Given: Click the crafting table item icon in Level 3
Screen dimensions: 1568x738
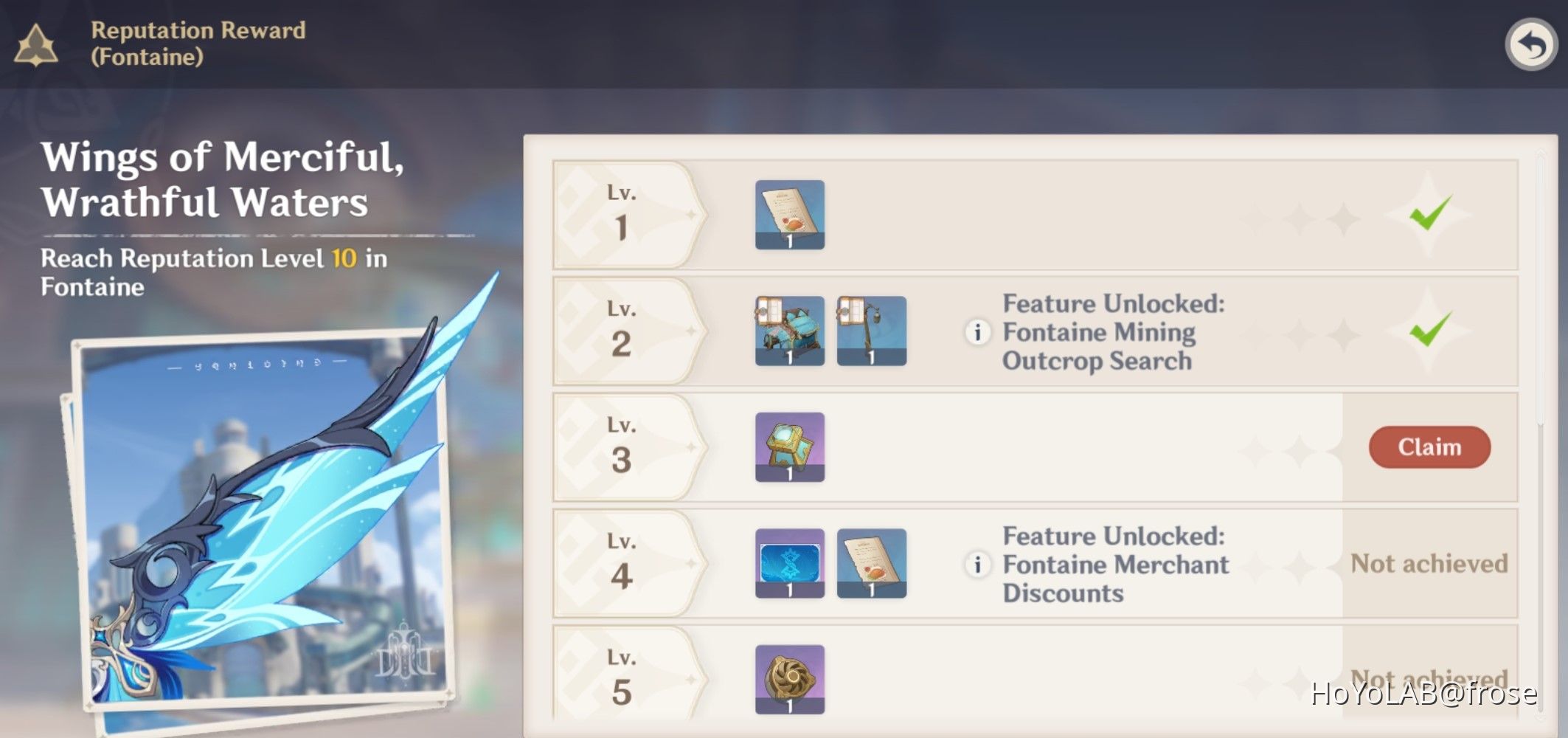Looking at the screenshot, I should [x=788, y=447].
